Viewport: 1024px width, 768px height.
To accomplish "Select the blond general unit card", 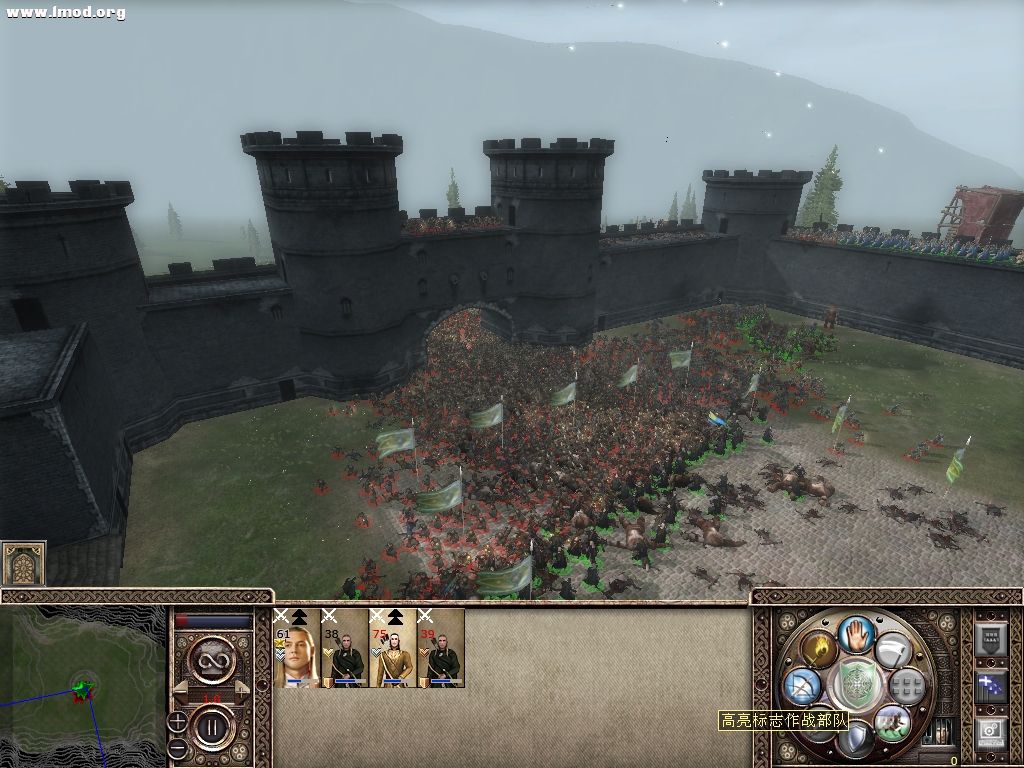I will tap(297, 648).
